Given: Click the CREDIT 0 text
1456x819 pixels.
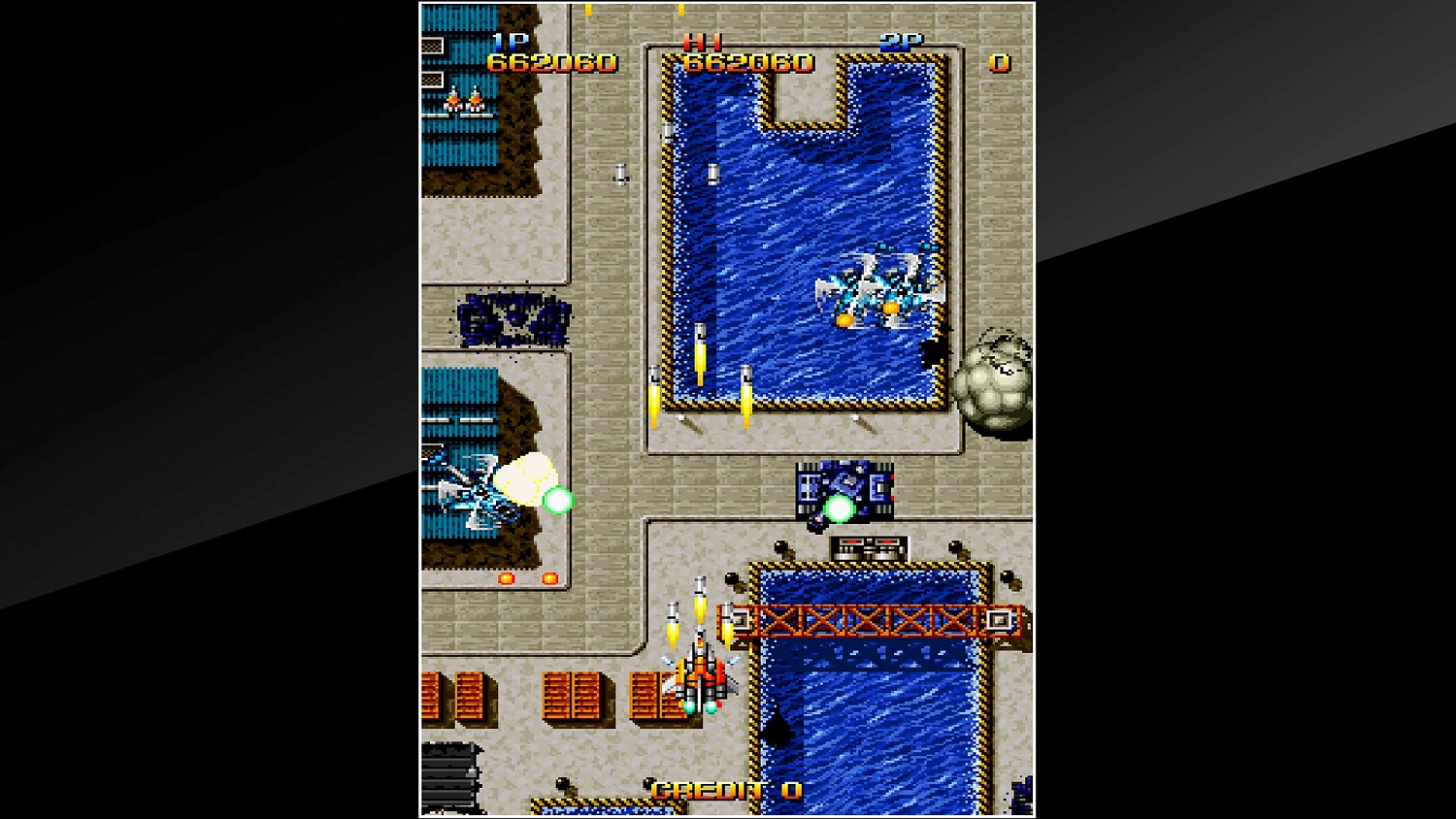Looking at the screenshot, I should (x=726, y=788).
